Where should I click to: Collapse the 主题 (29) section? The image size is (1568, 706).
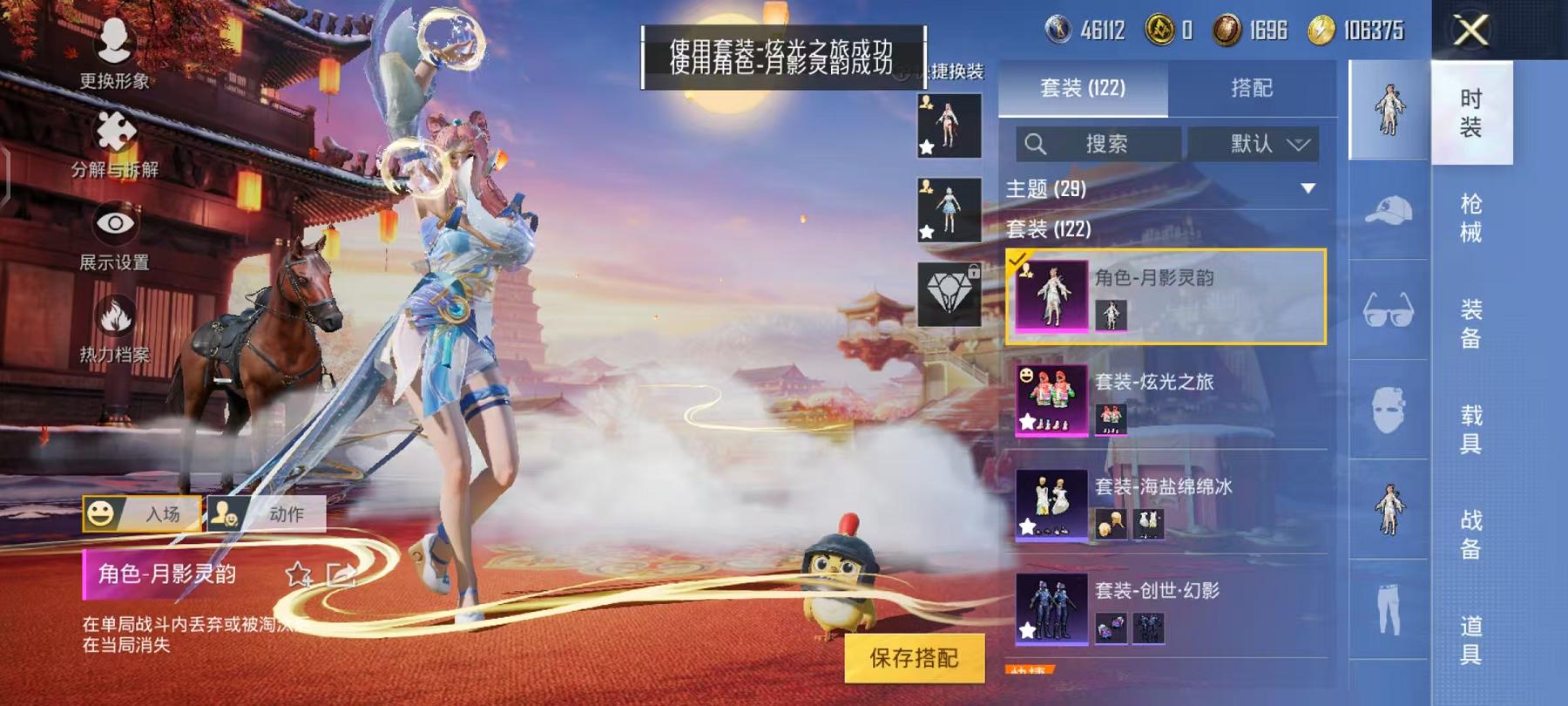[1308, 187]
